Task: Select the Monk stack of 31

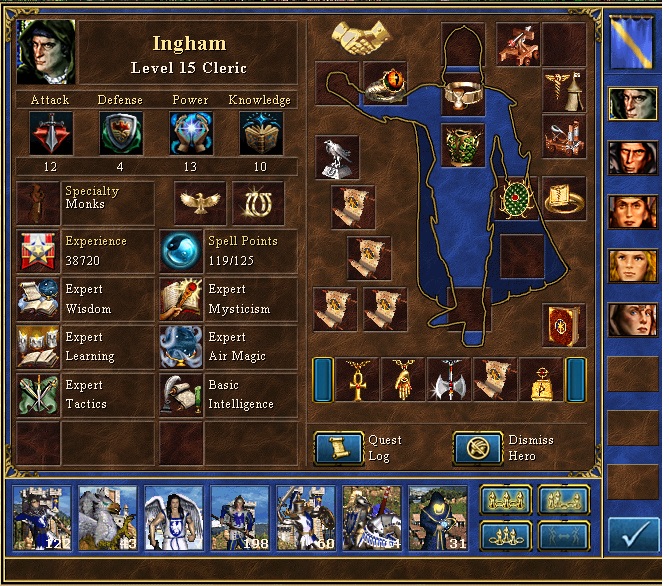Action: tap(437, 519)
